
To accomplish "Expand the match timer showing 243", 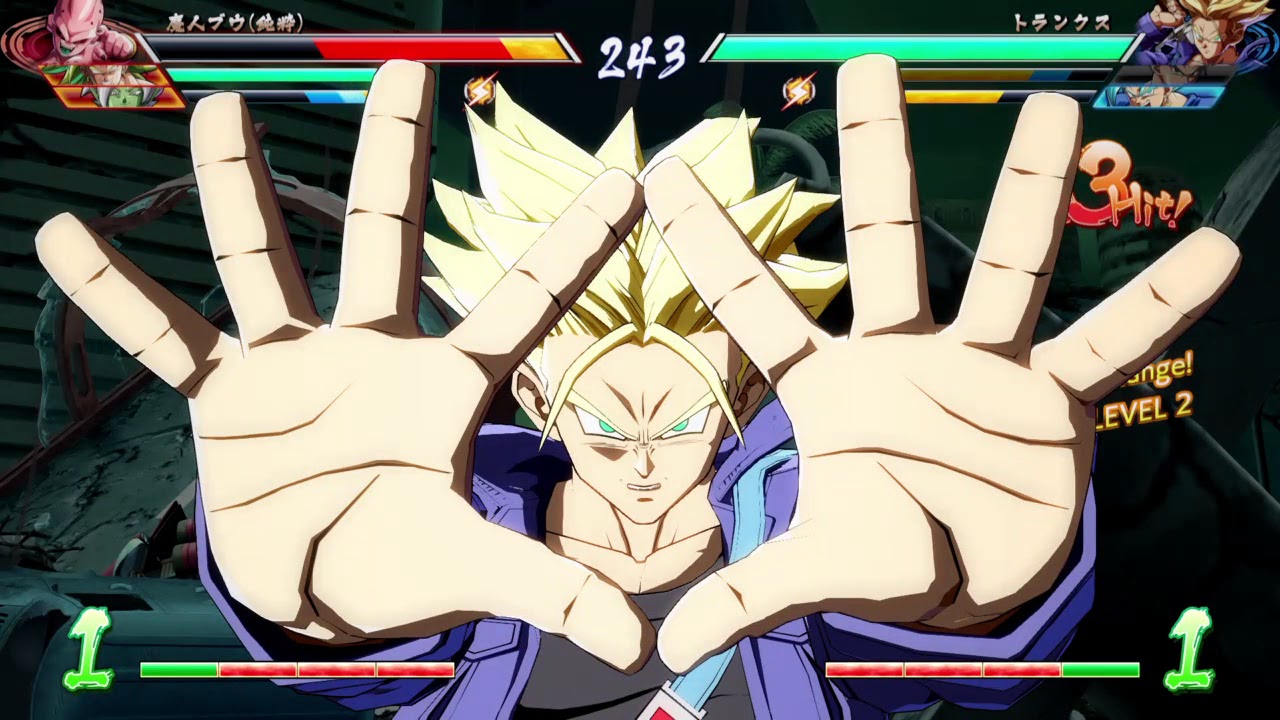I will click(640, 55).
